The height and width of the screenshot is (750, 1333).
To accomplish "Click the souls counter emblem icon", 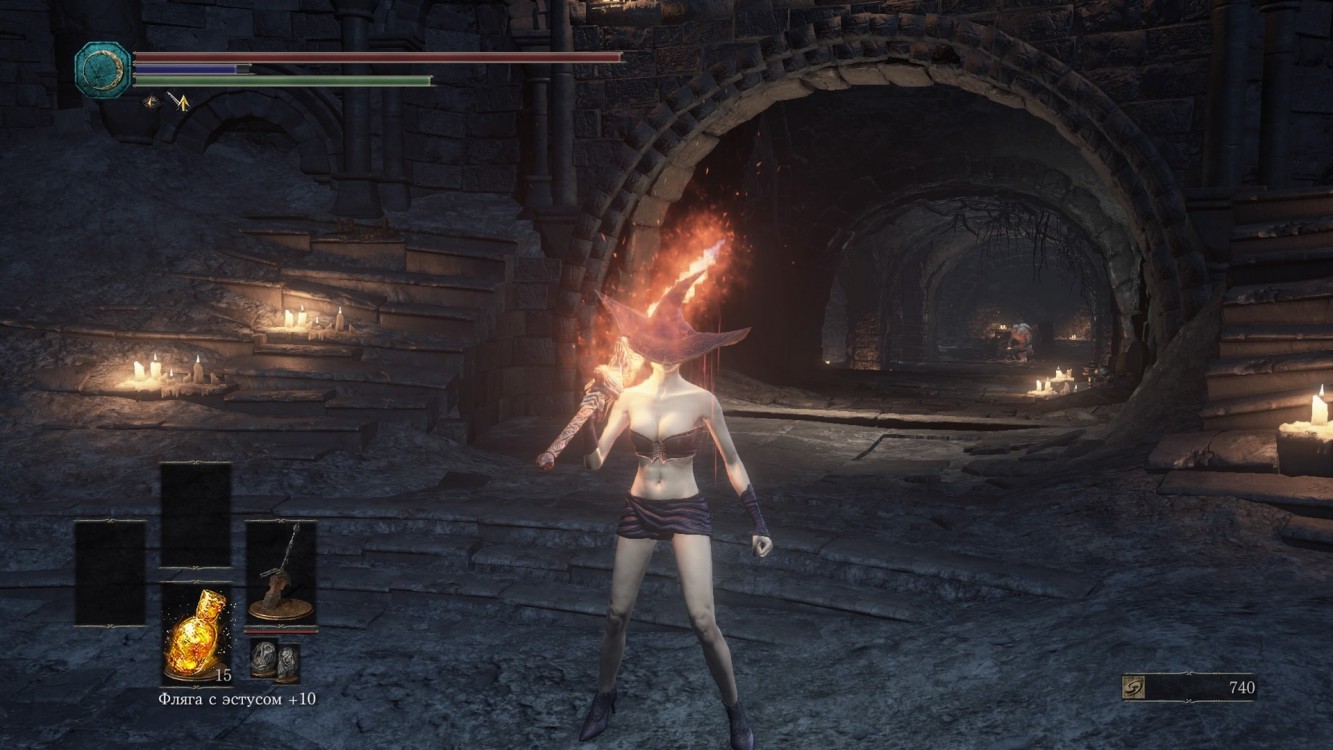I will coord(1135,688).
